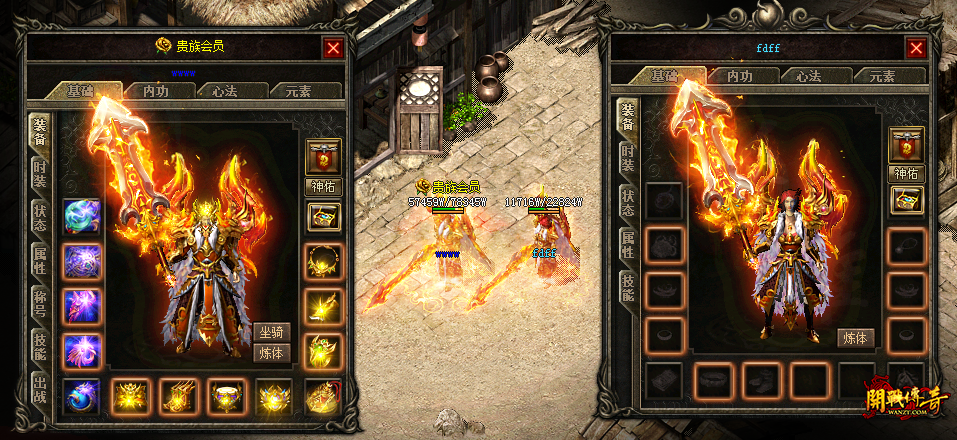Select 属性 side tab in fdff's panel
Image resolution: width=957 pixels, height=440 pixels.
627,242
